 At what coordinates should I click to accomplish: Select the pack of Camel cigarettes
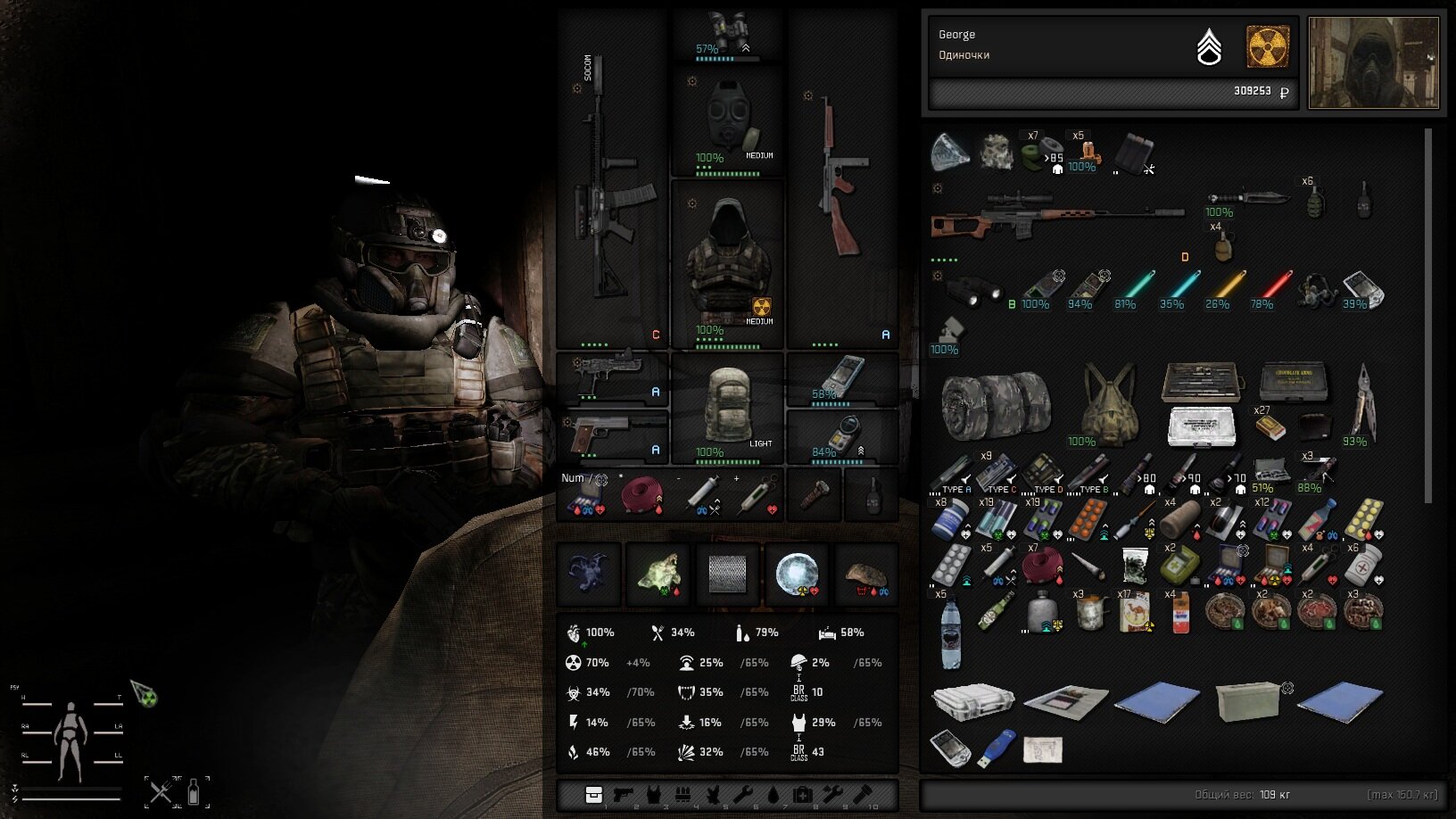(1135, 614)
